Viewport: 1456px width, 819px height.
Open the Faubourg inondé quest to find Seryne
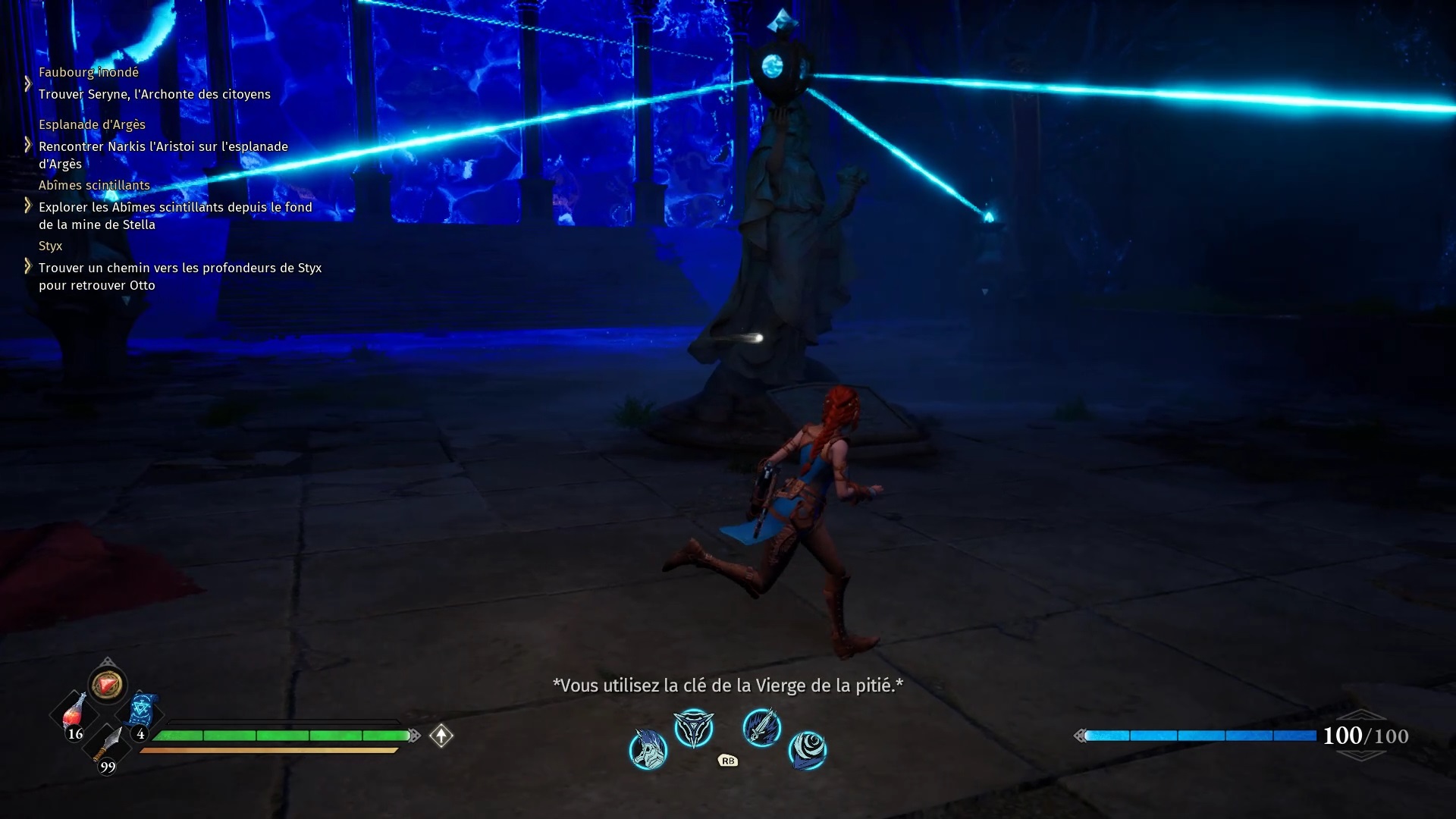coord(154,94)
